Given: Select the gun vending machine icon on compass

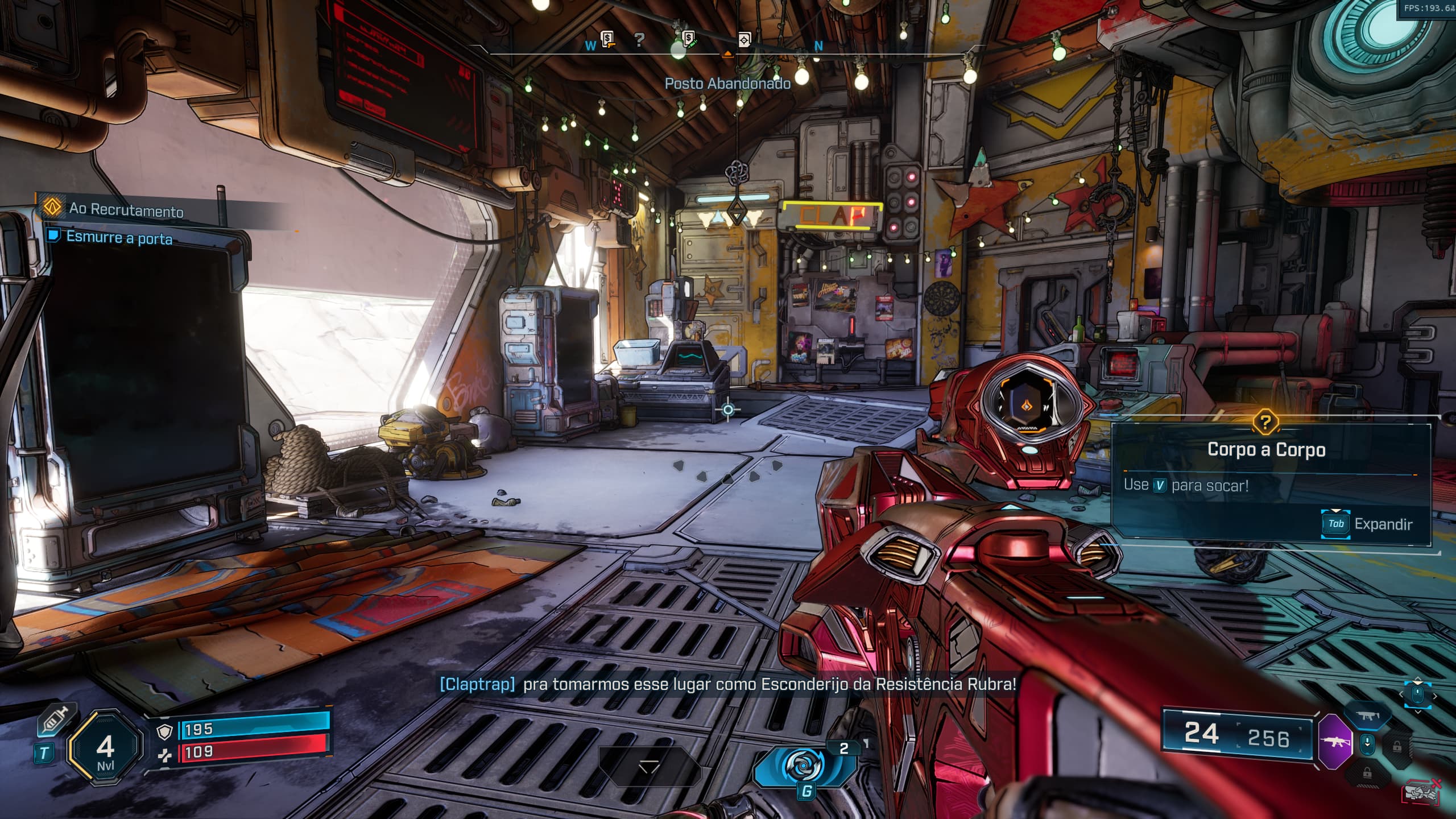Looking at the screenshot, I should point(607,39).
